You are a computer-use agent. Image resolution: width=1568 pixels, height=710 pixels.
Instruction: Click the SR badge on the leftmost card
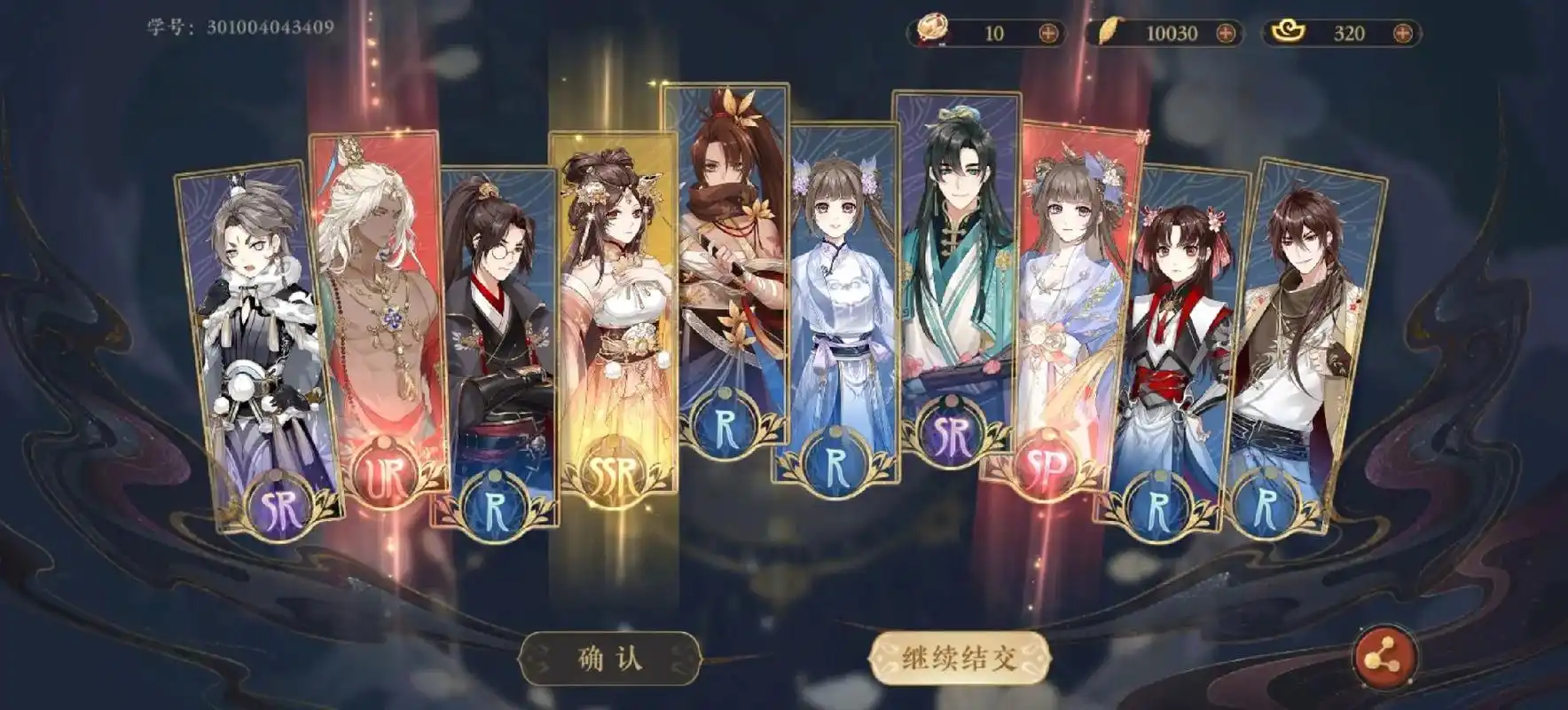click(x=279, y=506)
